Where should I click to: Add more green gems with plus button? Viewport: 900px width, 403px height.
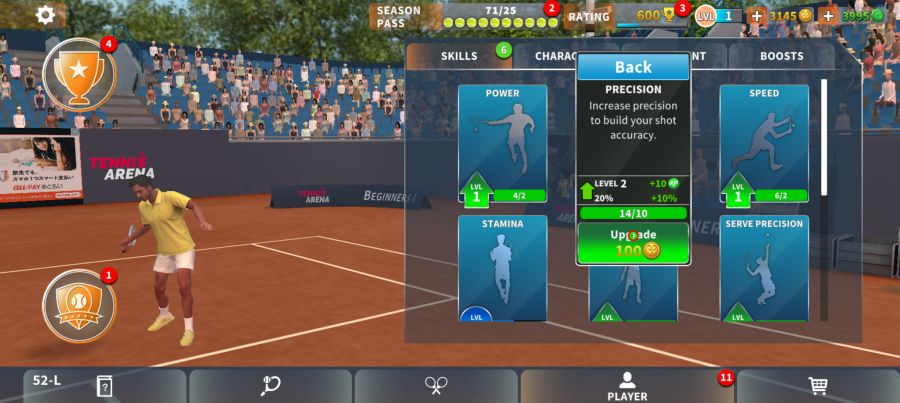[x=828, y=16]
